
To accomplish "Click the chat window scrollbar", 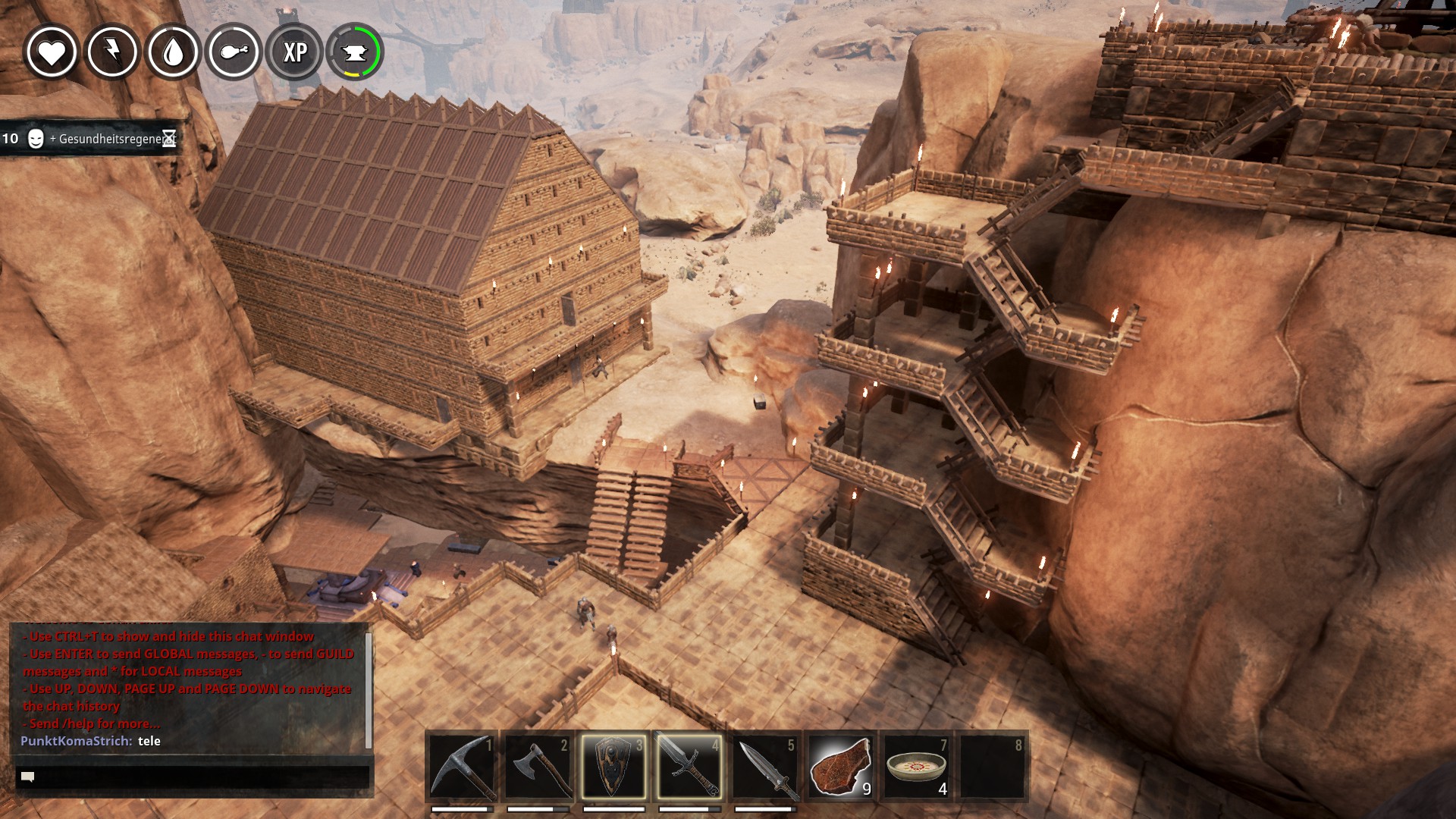I will (369, 690).
